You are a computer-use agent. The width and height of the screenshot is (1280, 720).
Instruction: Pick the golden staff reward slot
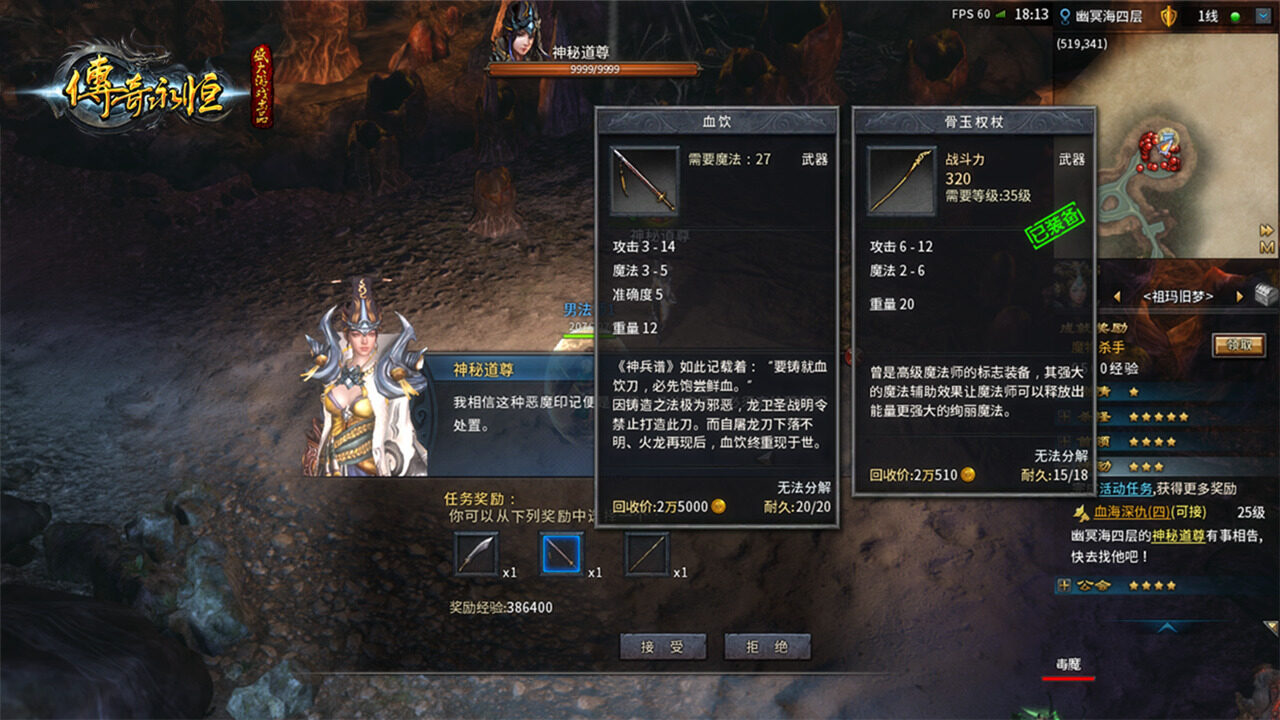point(647,554)
